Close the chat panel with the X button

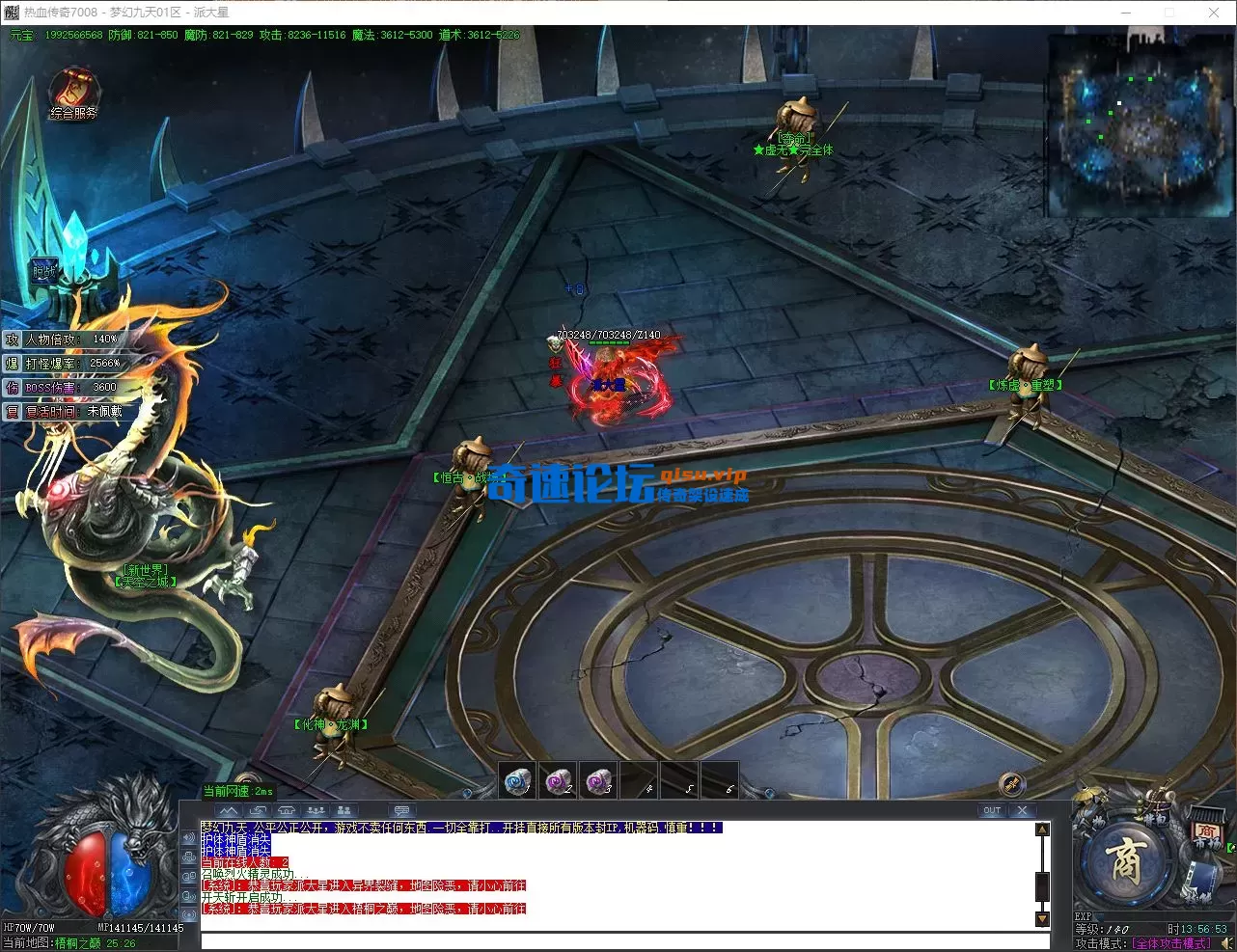click(1022, 811)
